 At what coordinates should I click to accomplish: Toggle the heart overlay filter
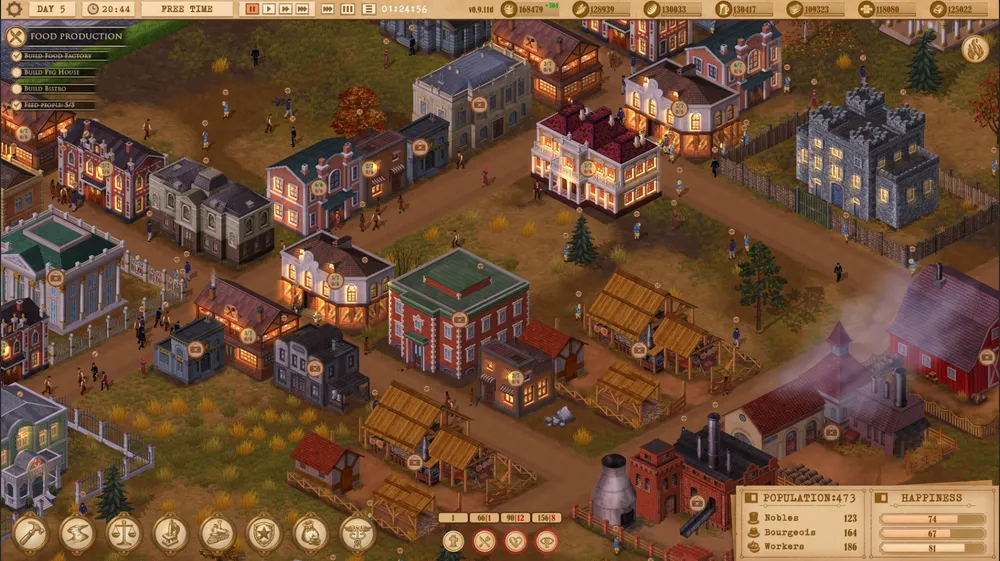[x=515, y=541]
